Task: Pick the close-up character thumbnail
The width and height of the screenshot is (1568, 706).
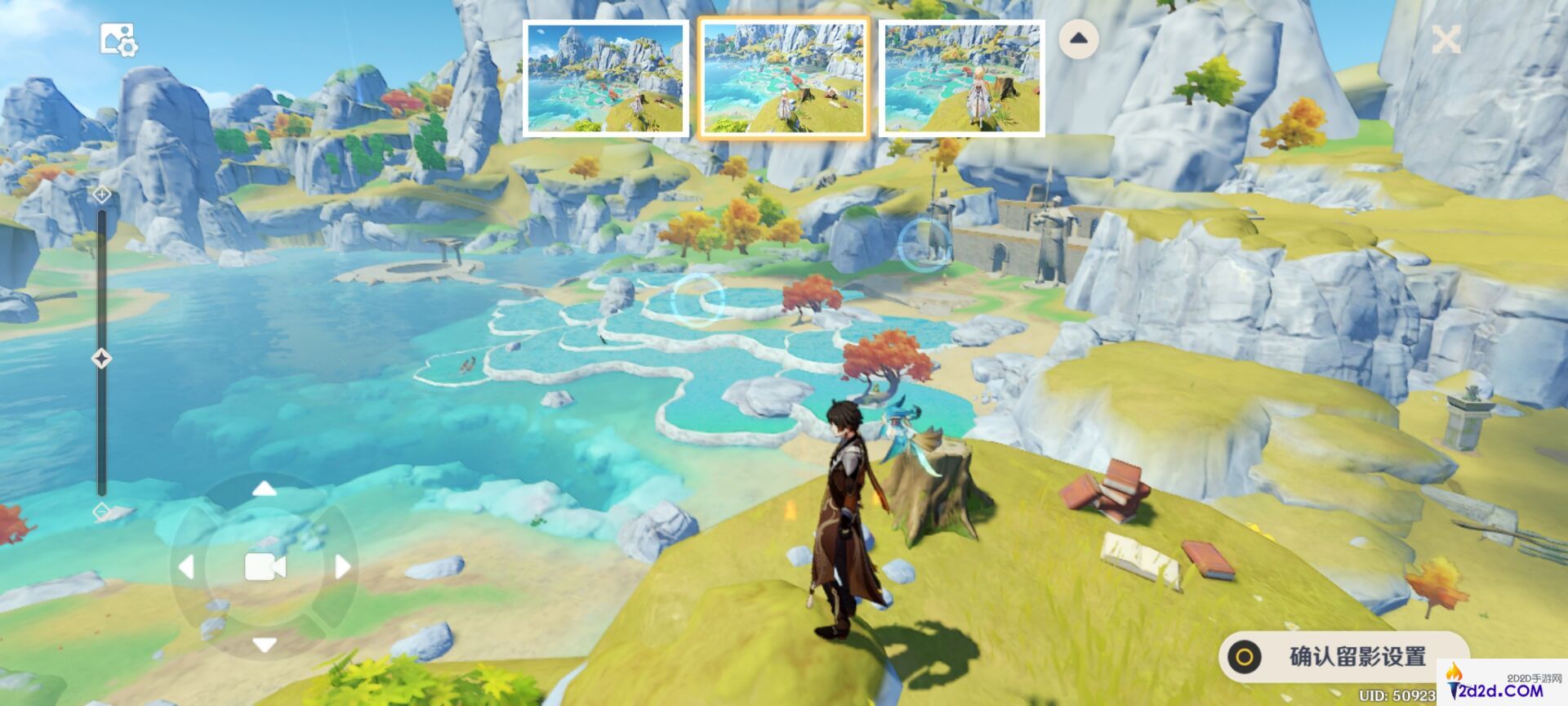Action: (961, 78)
